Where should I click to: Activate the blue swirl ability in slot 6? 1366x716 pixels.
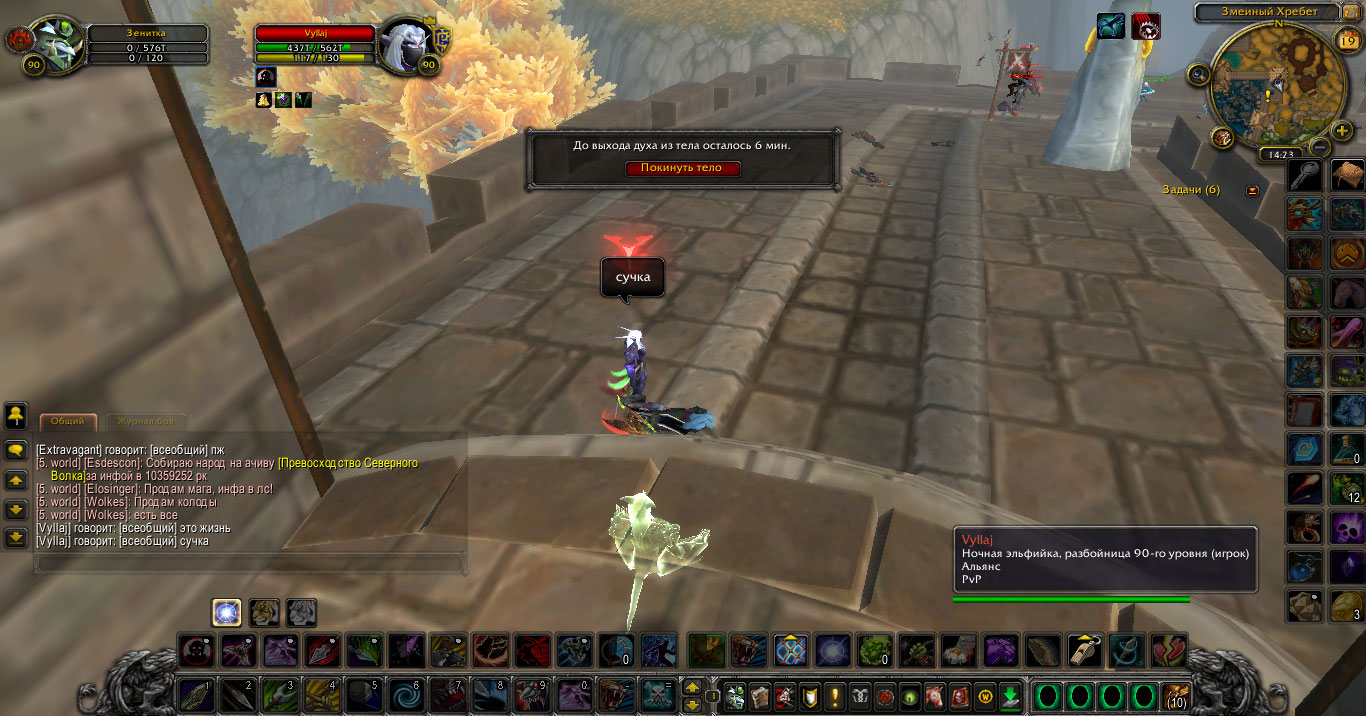[x=406, y=695]
